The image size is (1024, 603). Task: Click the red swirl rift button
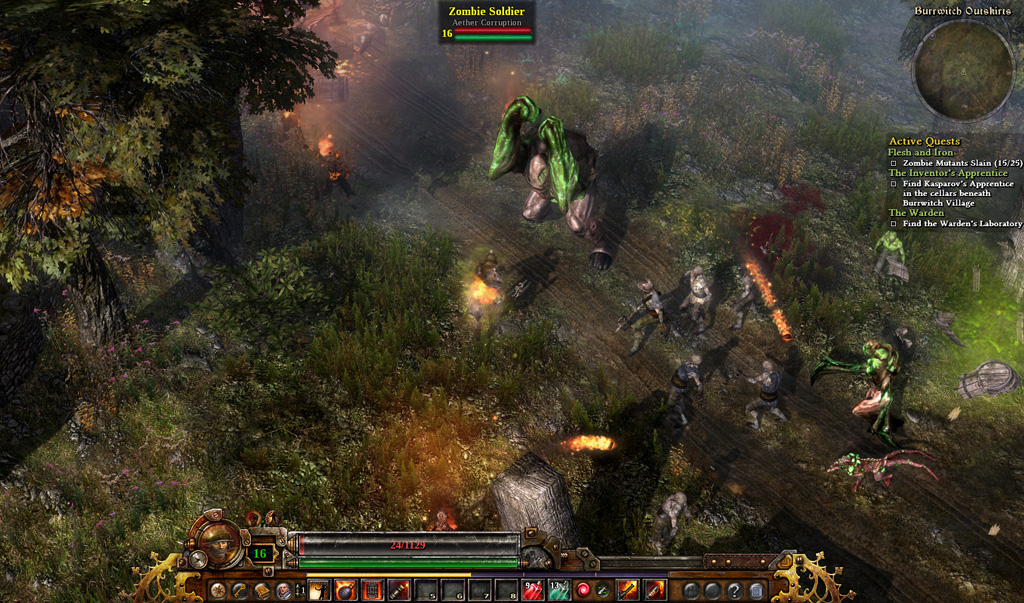(583, 590)
